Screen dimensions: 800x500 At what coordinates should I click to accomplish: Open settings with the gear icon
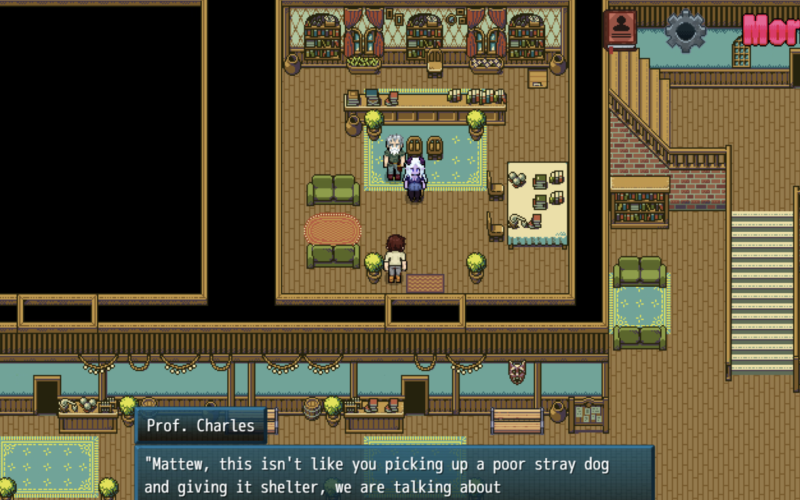click(x=685, y=30)
